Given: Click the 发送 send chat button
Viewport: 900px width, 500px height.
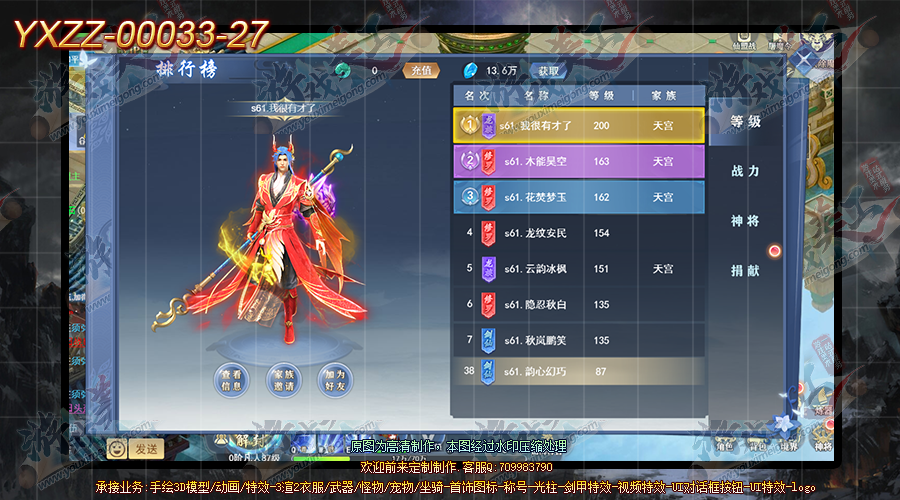Looking at the screenshot, I should 146,449.
